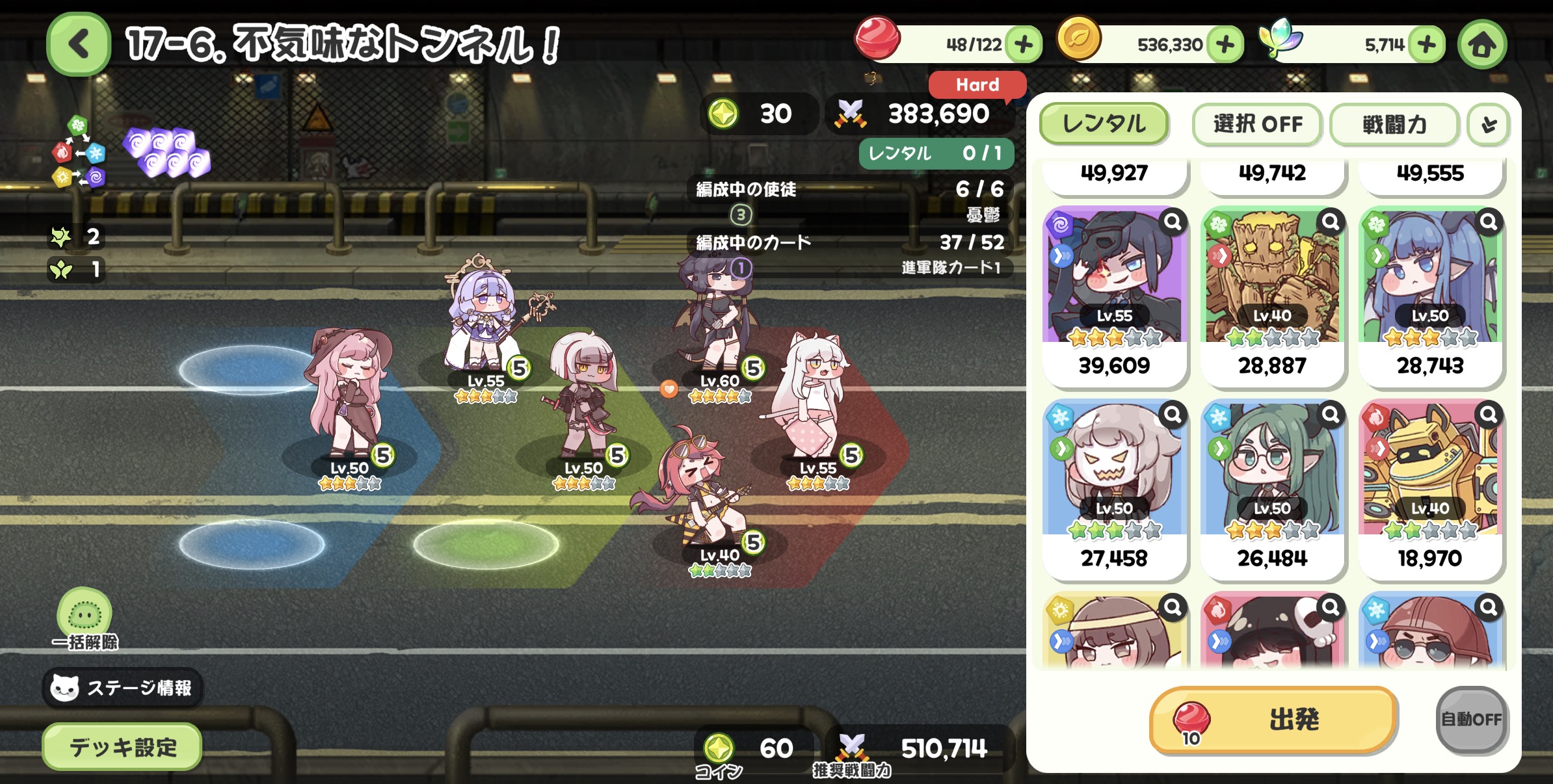Return to the home screen
Image resolution: width=1553 pixels, height=784 pixels.
[1482, 44]
